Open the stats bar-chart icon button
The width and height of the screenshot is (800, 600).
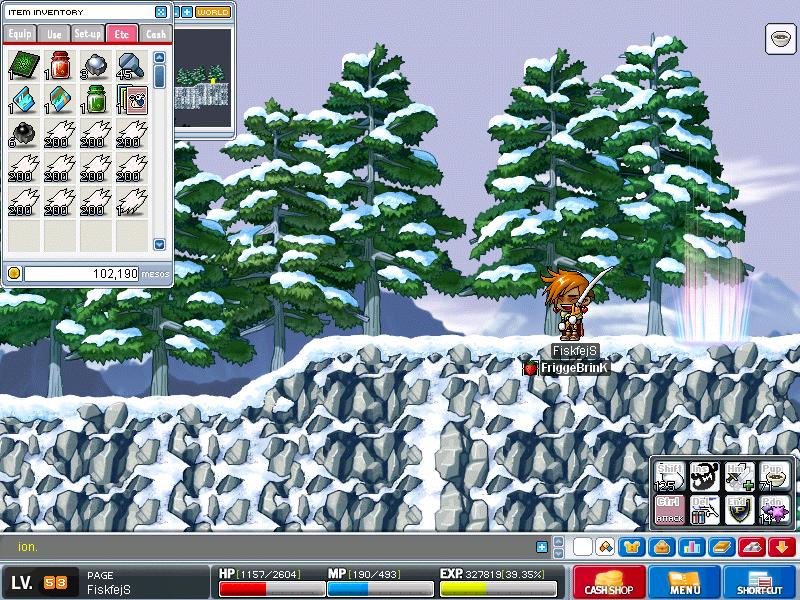(x=689, y=547)
